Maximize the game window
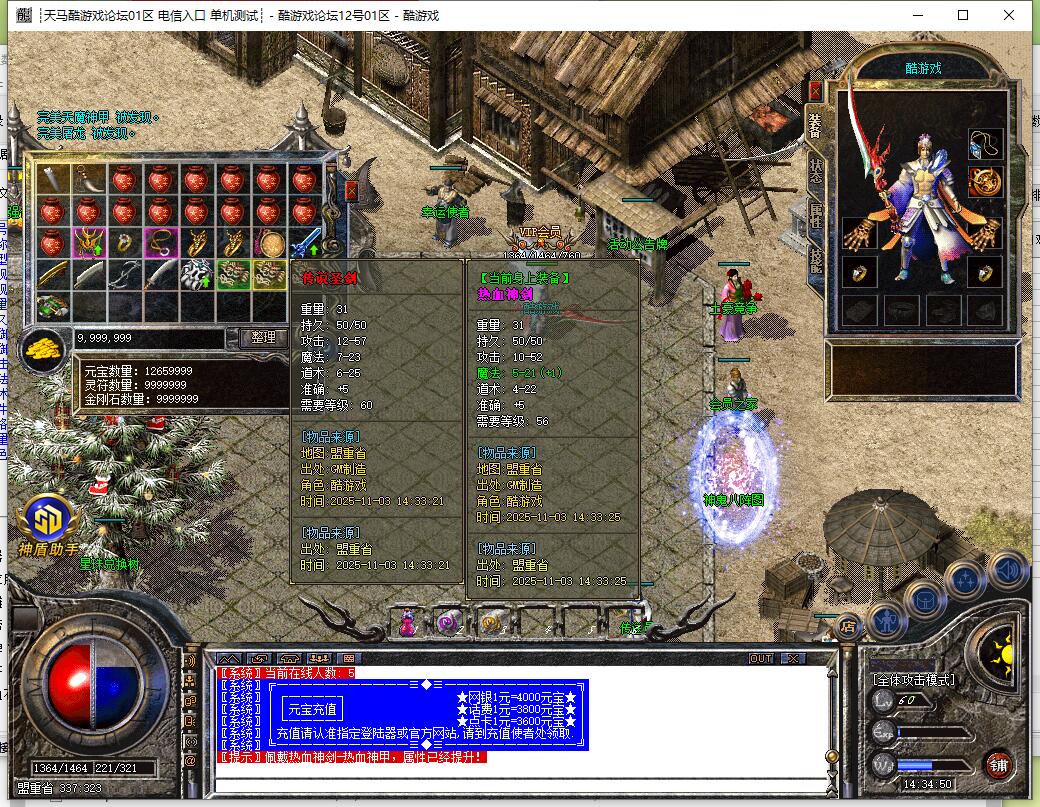The image size is (1040, 807). click(963, 15)
